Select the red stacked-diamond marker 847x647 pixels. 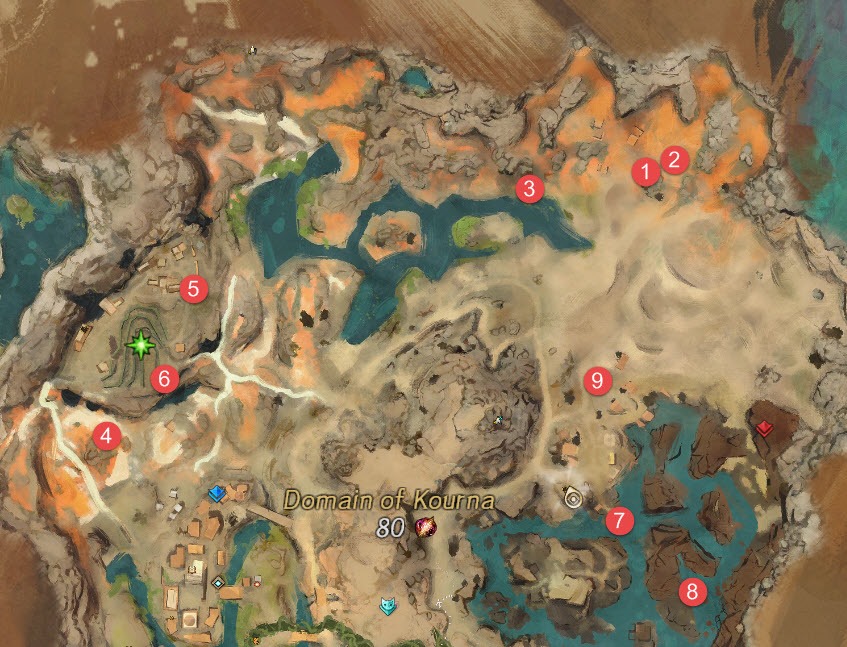pos(765,428)
